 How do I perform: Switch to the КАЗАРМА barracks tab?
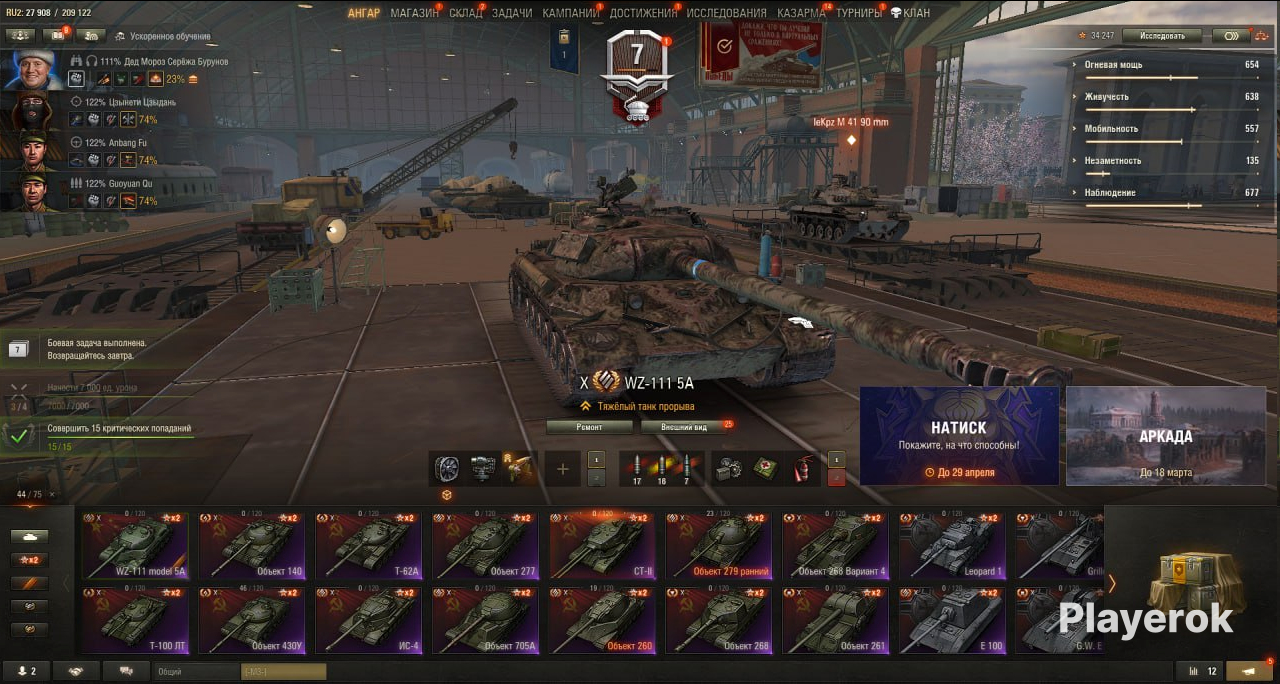coord(801,13)
